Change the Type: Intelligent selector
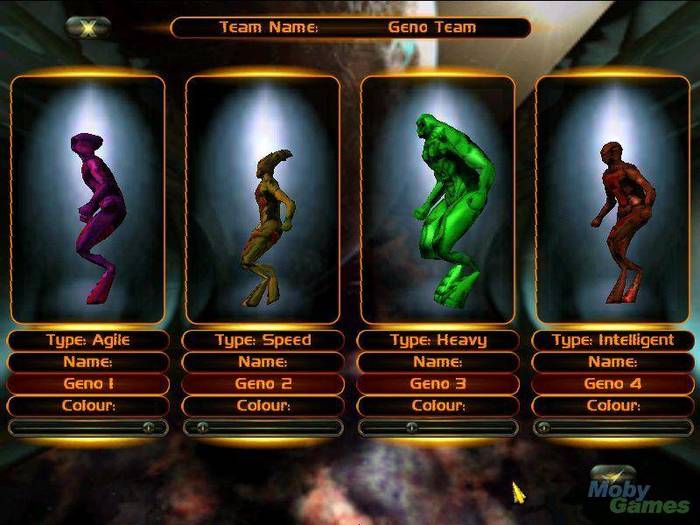700x525 pixels. (x=613, y=340)
